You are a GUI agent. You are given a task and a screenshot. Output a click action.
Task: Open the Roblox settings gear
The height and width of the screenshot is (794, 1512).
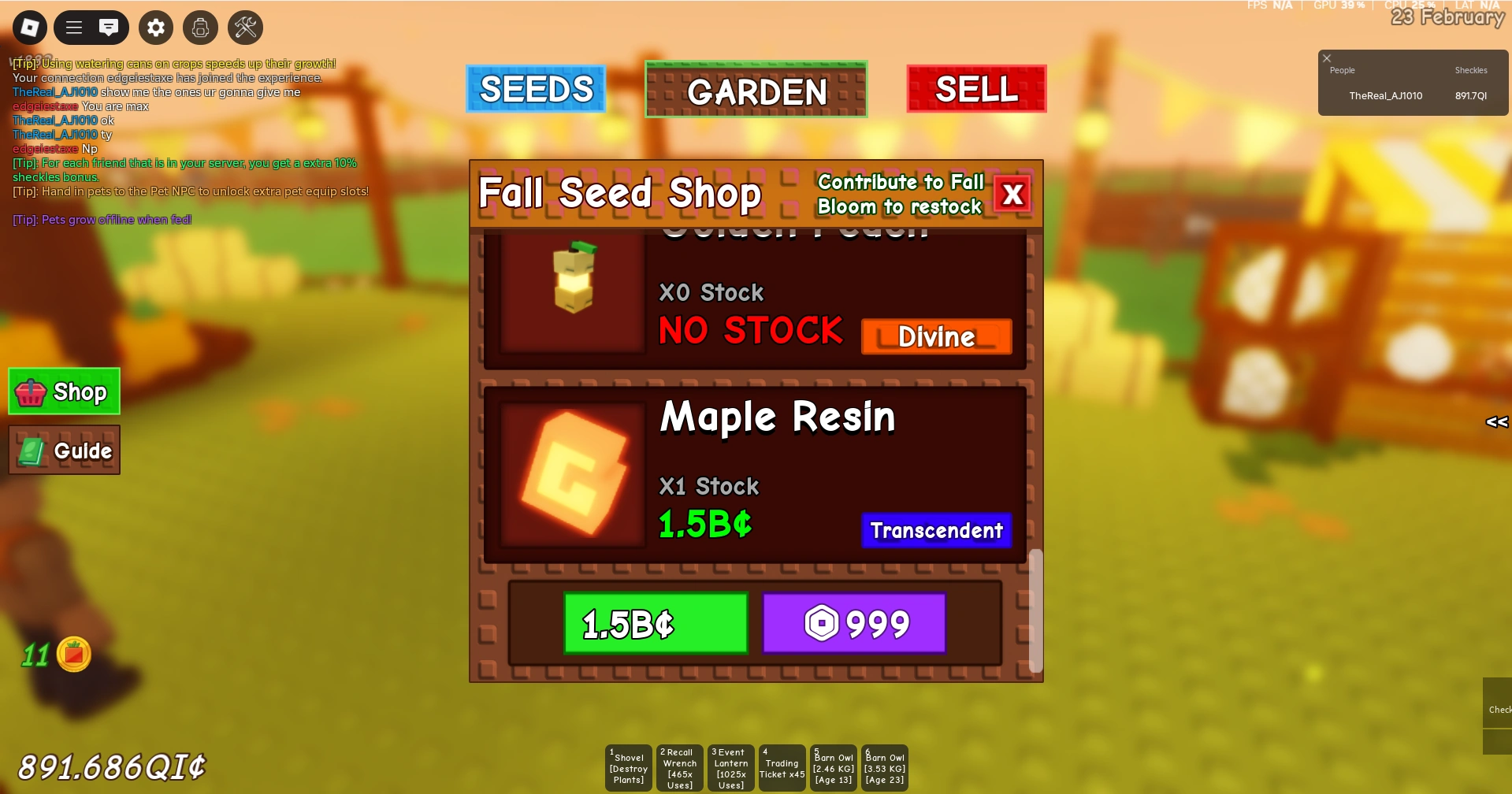click(x=155, y=28)
